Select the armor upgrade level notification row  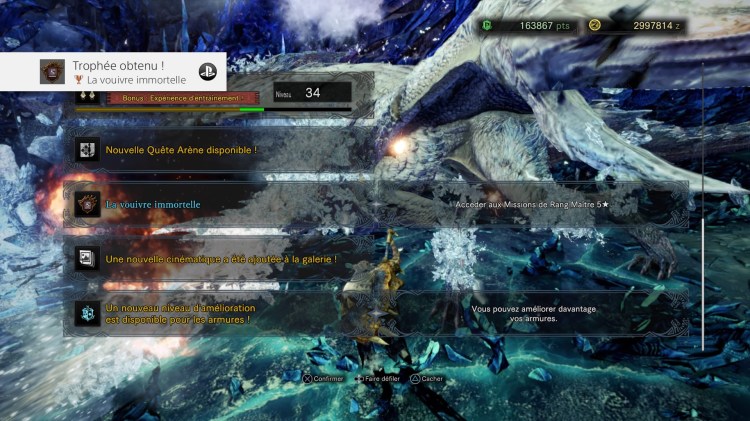click(380, 314)
